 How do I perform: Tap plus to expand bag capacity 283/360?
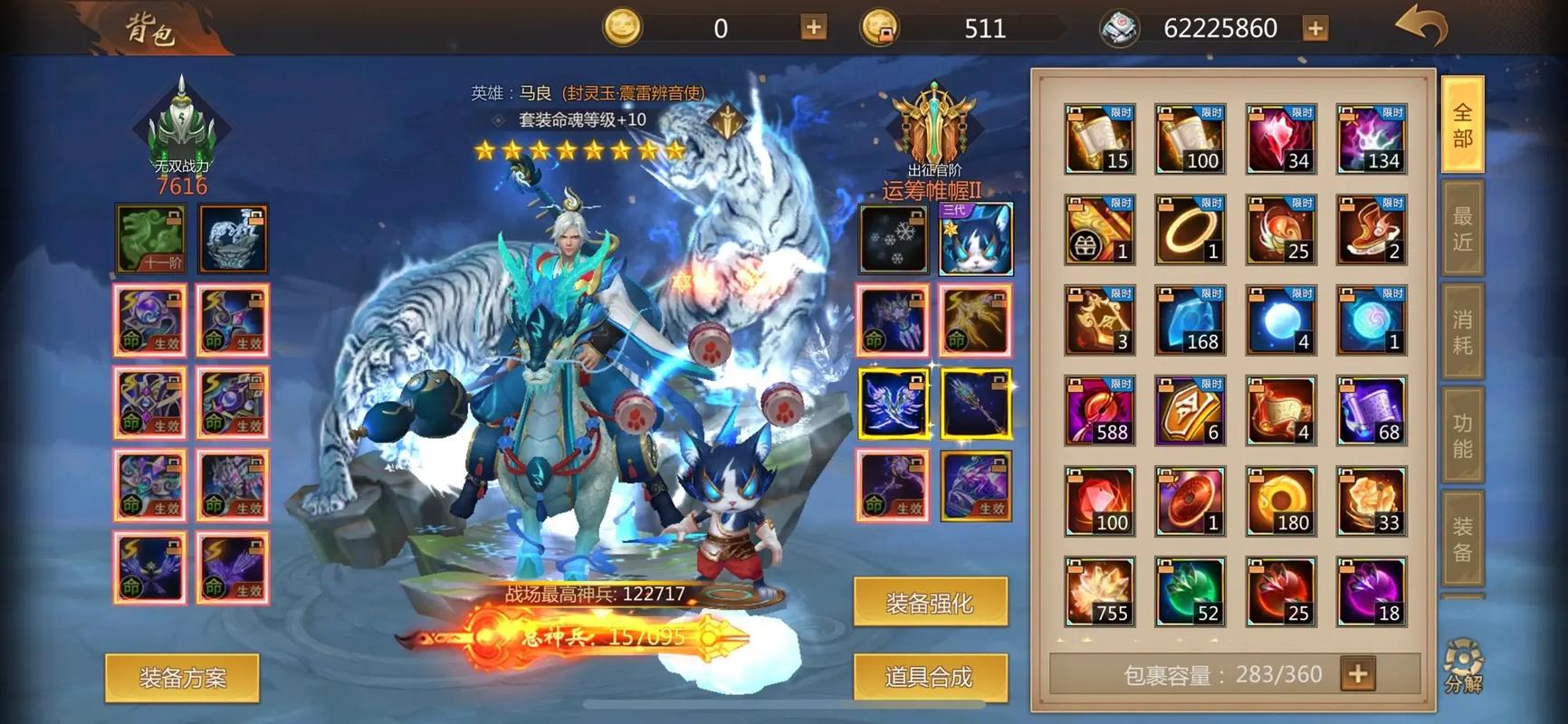tap(1356, 673)
